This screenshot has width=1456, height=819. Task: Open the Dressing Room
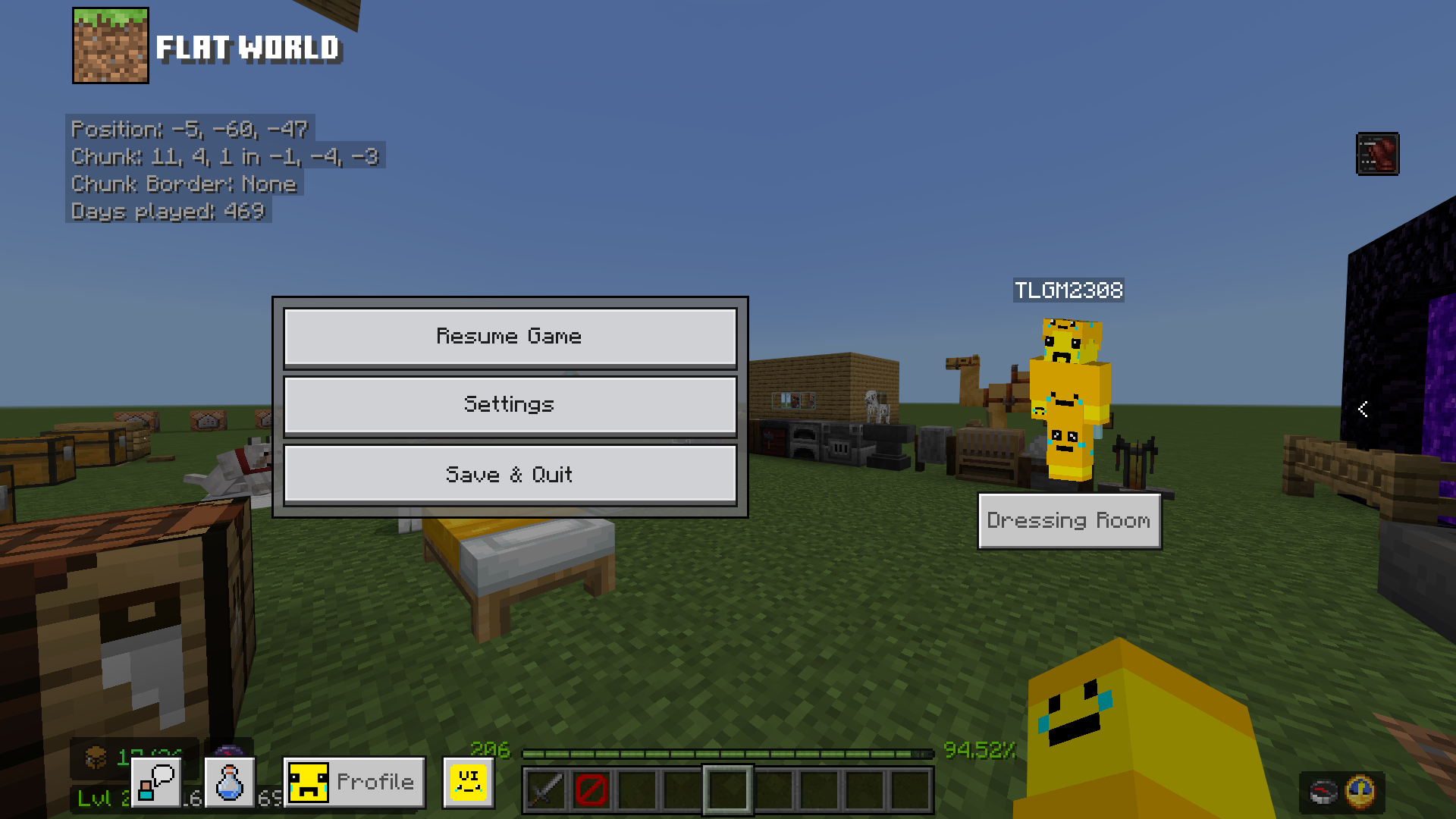pos(1069,520)
